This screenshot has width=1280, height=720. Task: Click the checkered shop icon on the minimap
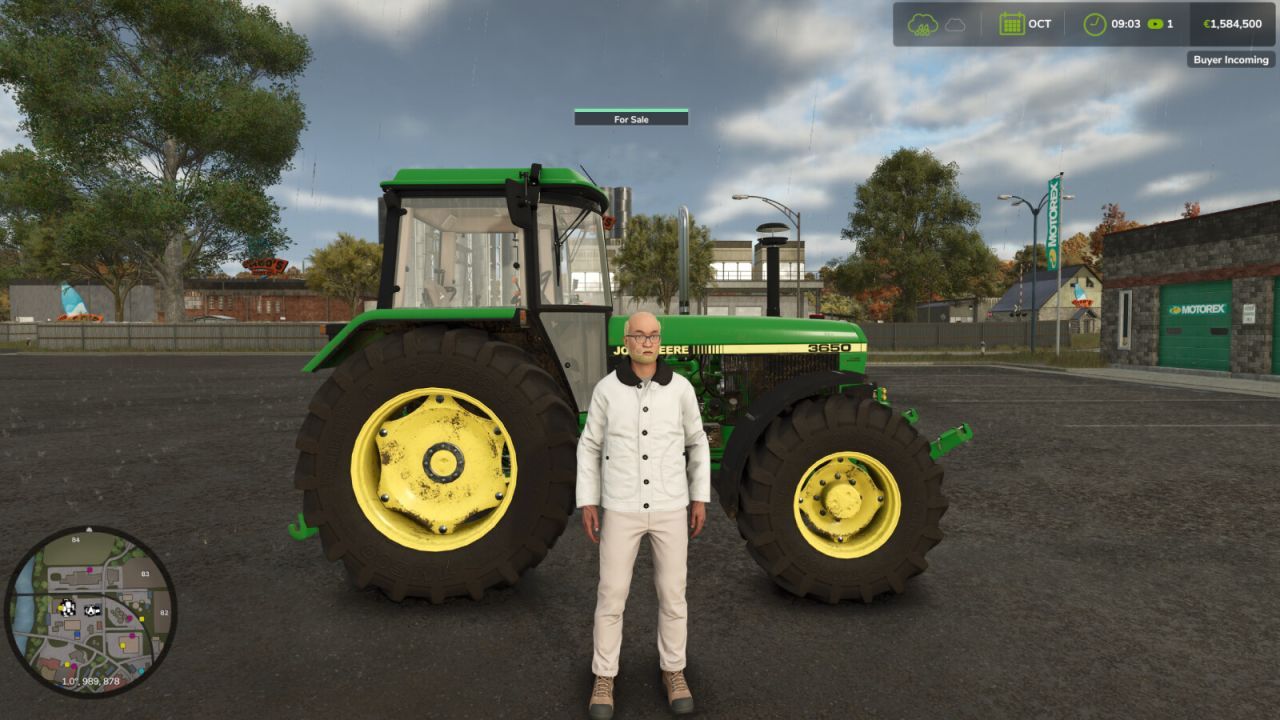coord(68,607)
